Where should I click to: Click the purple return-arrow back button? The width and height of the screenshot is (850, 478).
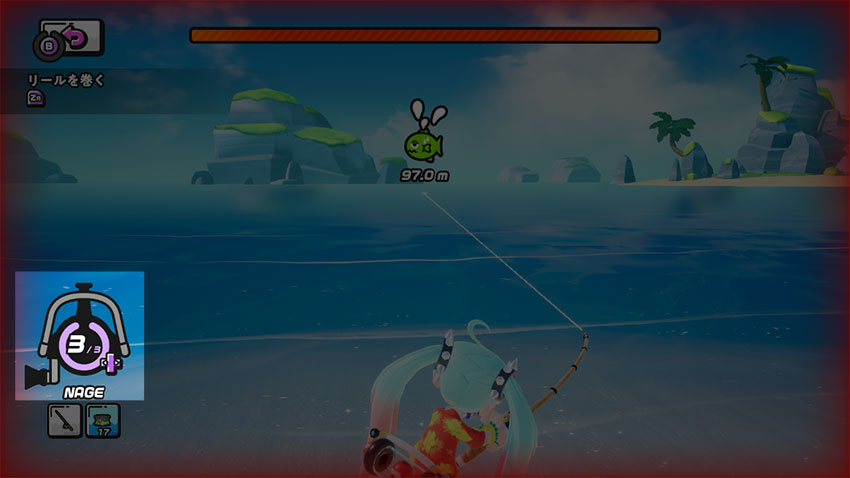point(74,39)
